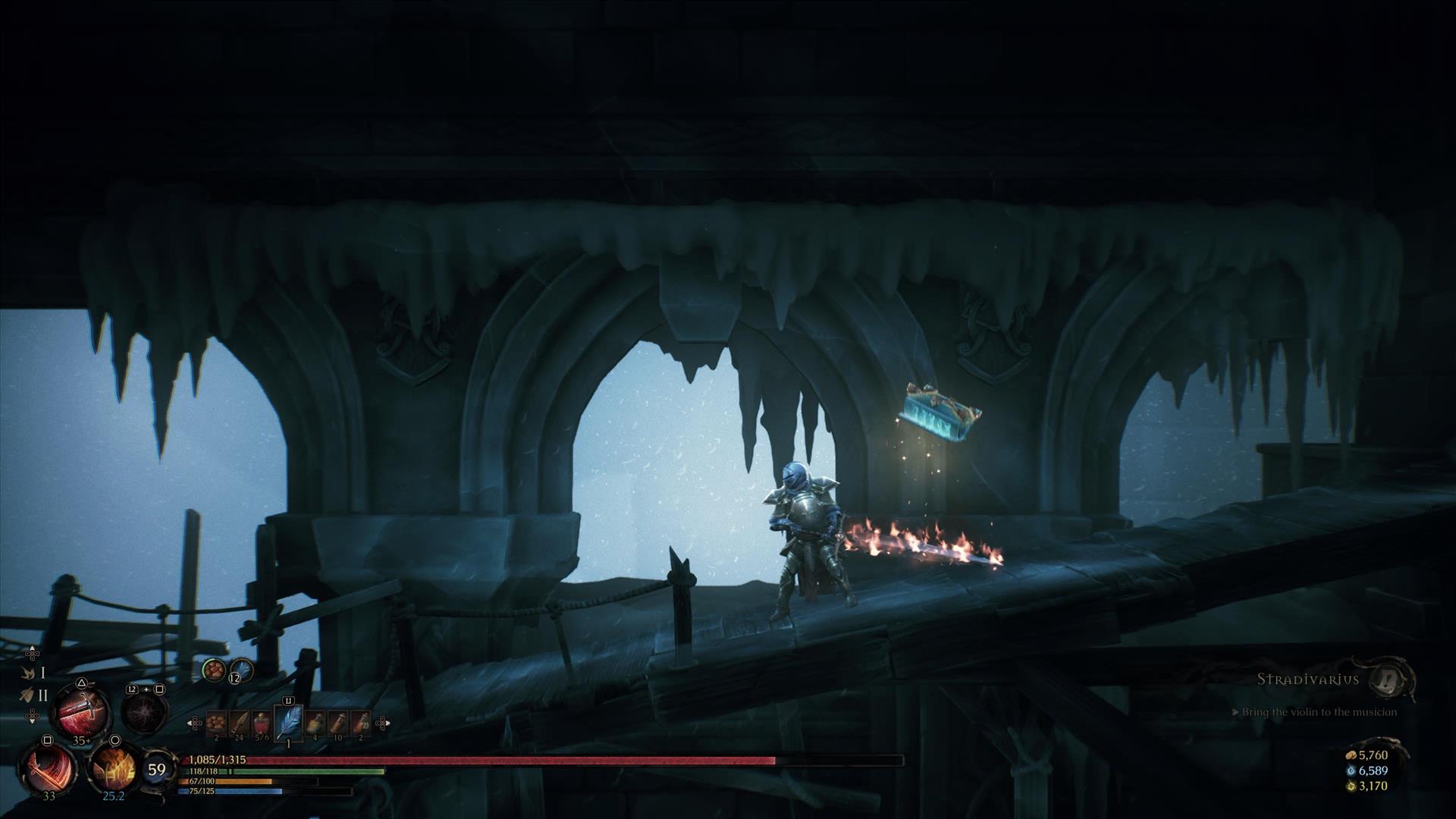This screenshot has width=1456, height=819.
Task: Click the quest marker emblem beside Stradivarius
Action: coord(1390,679)
